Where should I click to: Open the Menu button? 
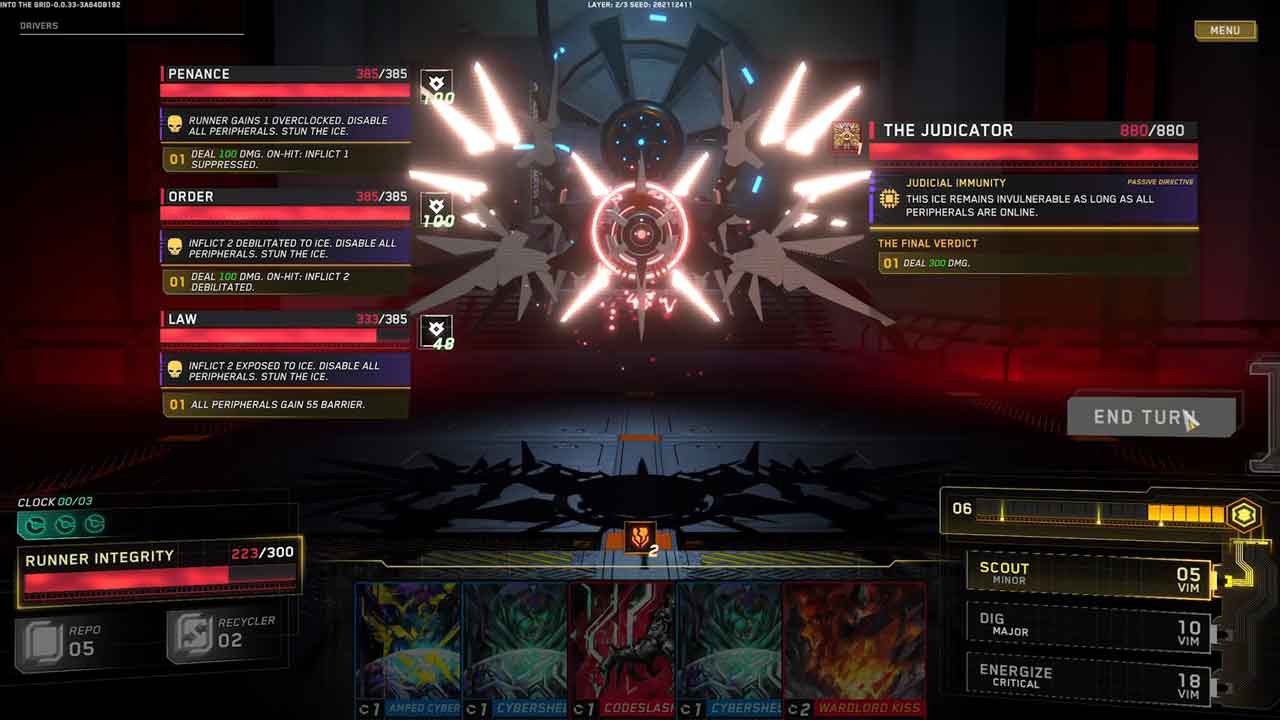[1224, 31]
